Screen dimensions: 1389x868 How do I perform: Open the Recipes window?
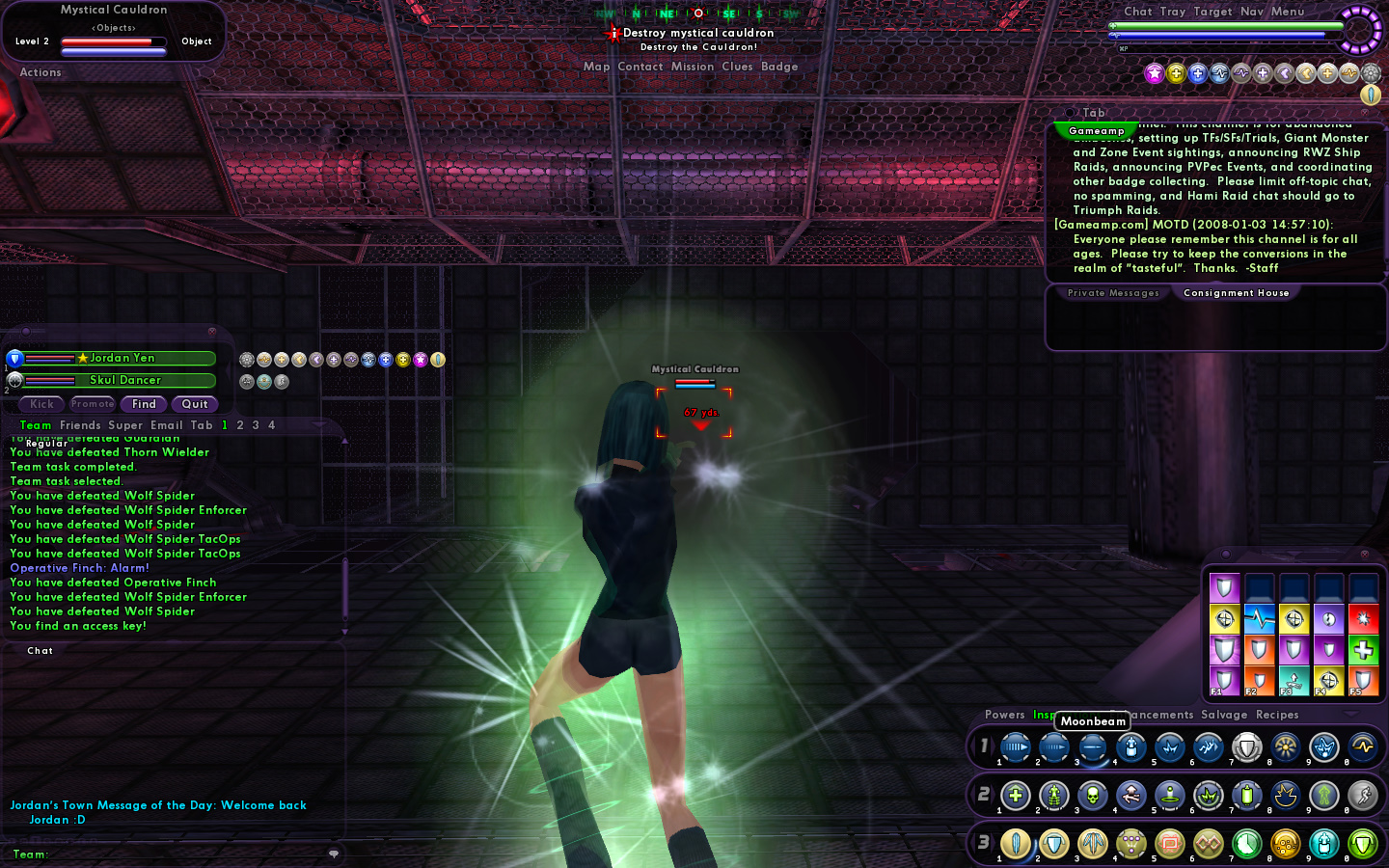coord(1277,715)
